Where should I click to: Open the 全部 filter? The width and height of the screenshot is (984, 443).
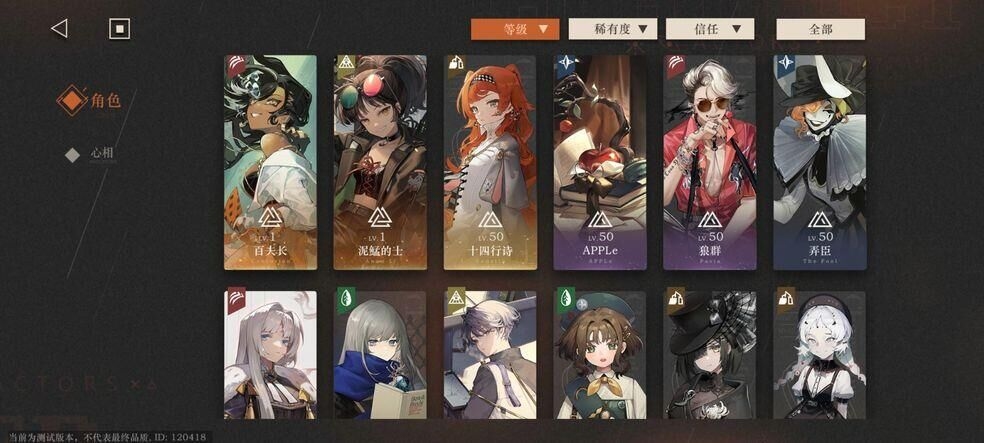click(x=820, y=29)
